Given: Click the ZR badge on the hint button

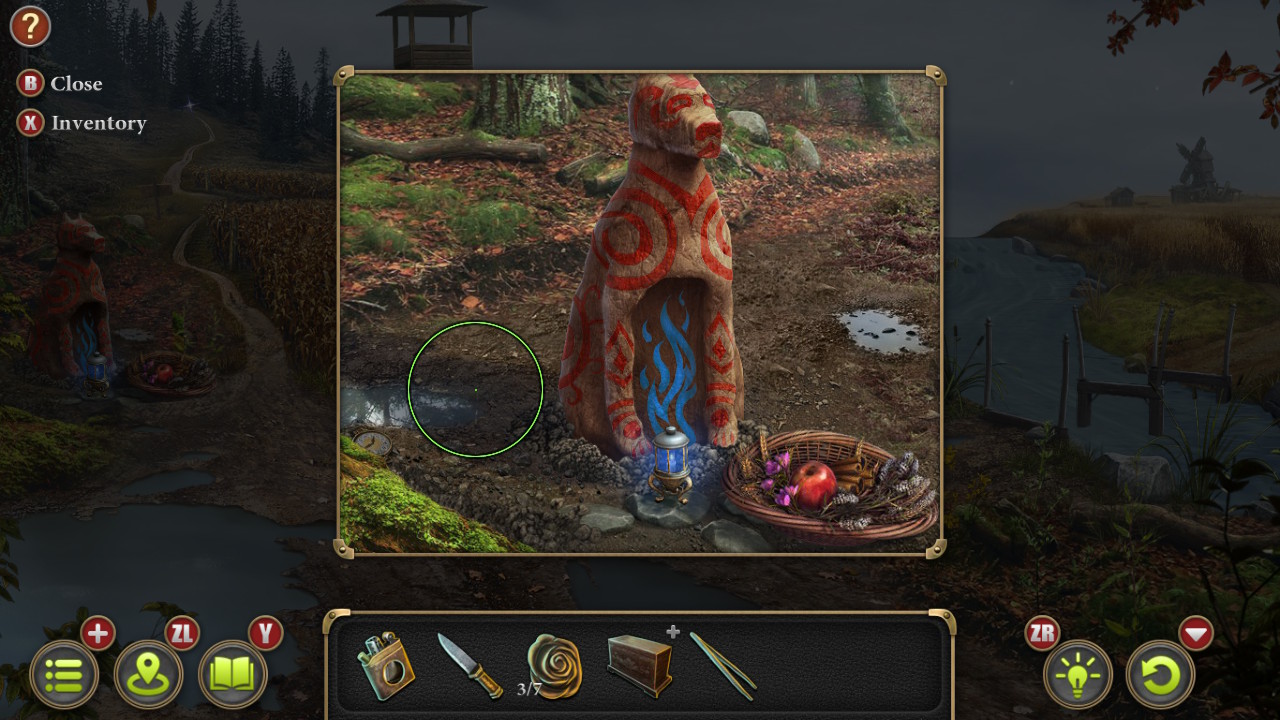Looking at the screenshot, I should [1044, 633].
